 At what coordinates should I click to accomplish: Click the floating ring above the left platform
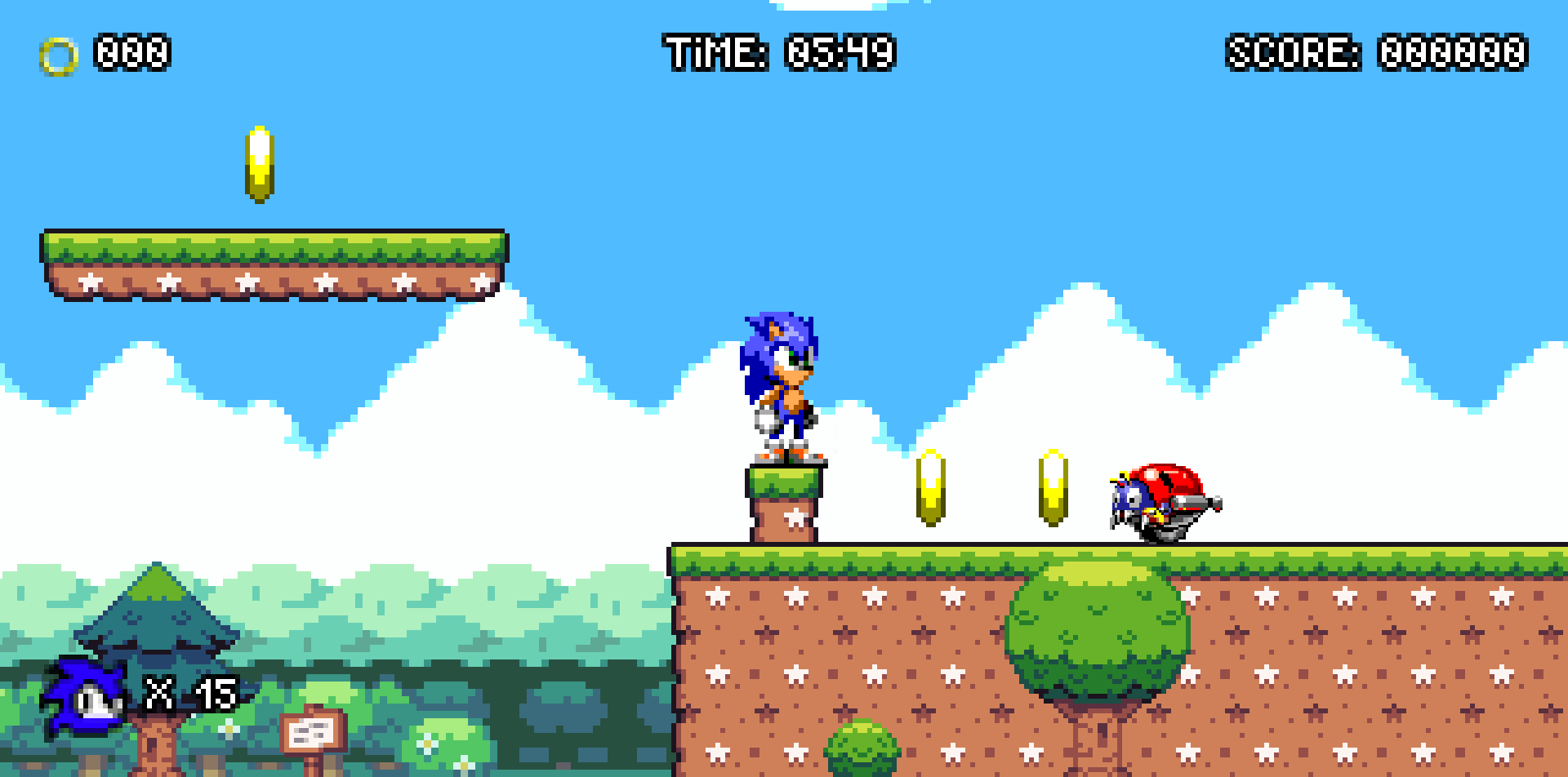[x=261, y=163]
